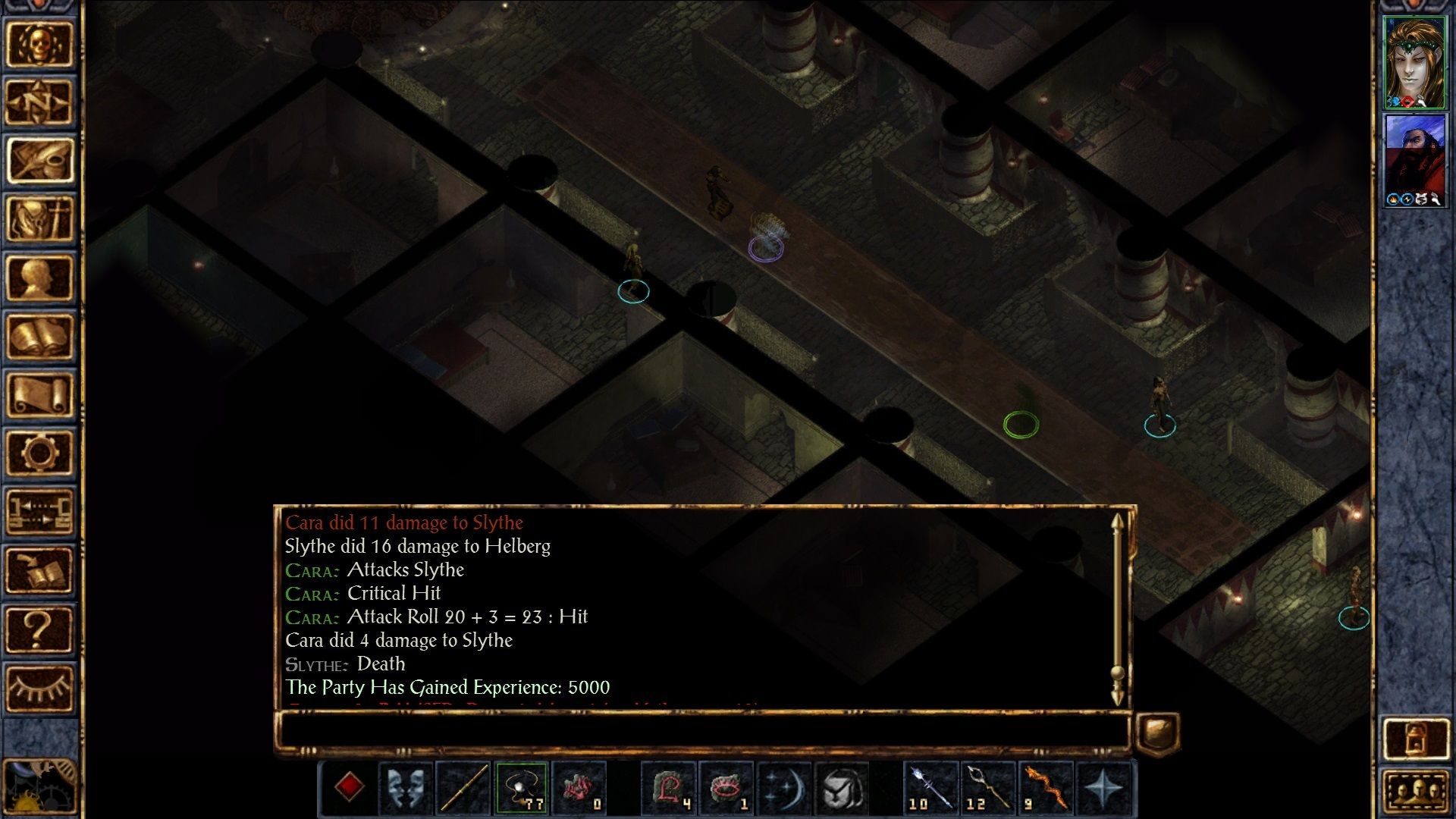Image resolution: width=1456 pixels, height=819 pixels.
Task: Show the character record (head silhouette)
Action: coord(39,278)
